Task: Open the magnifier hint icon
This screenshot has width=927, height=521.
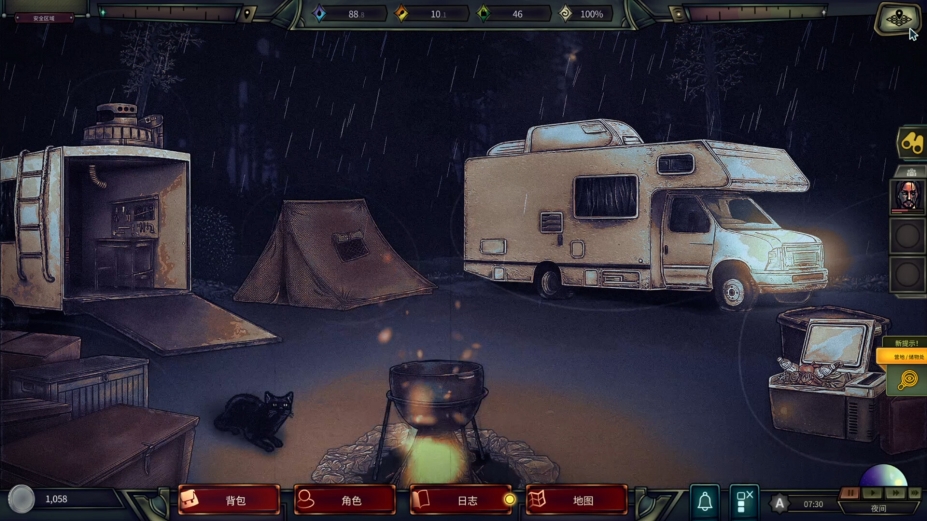Action: tap(908, 380)
